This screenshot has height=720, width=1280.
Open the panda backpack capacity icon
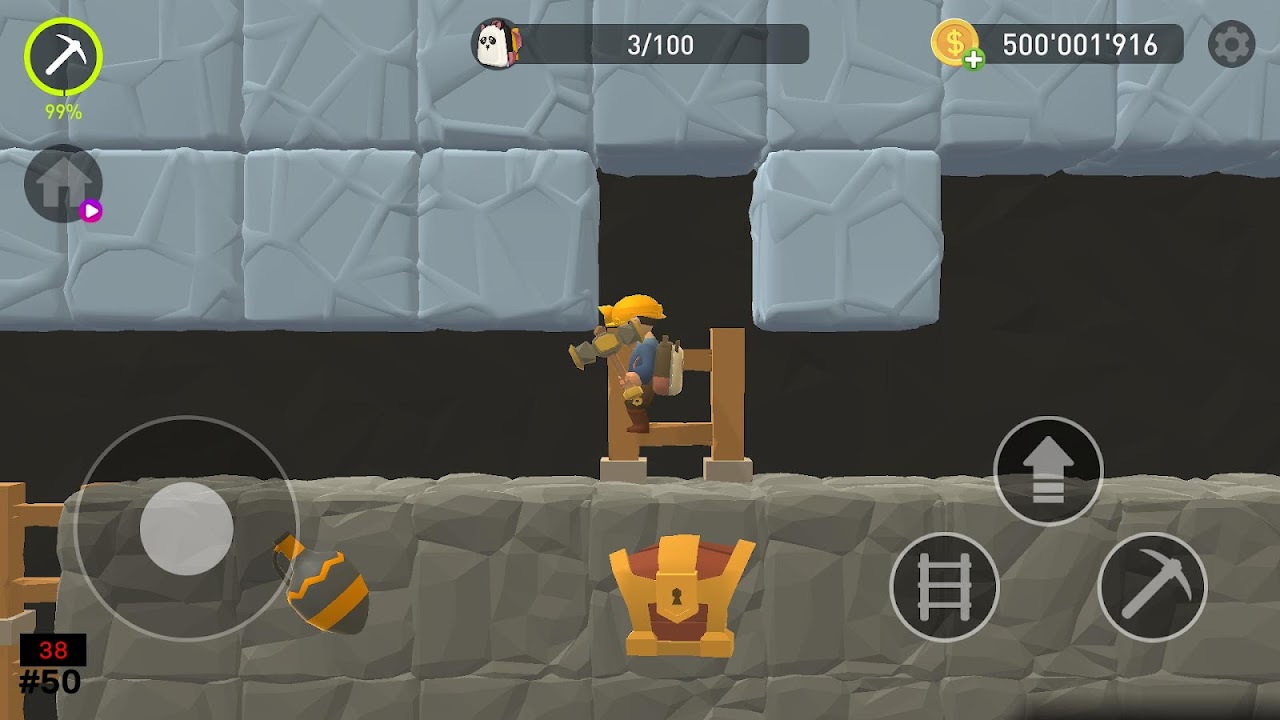[496, 45]
